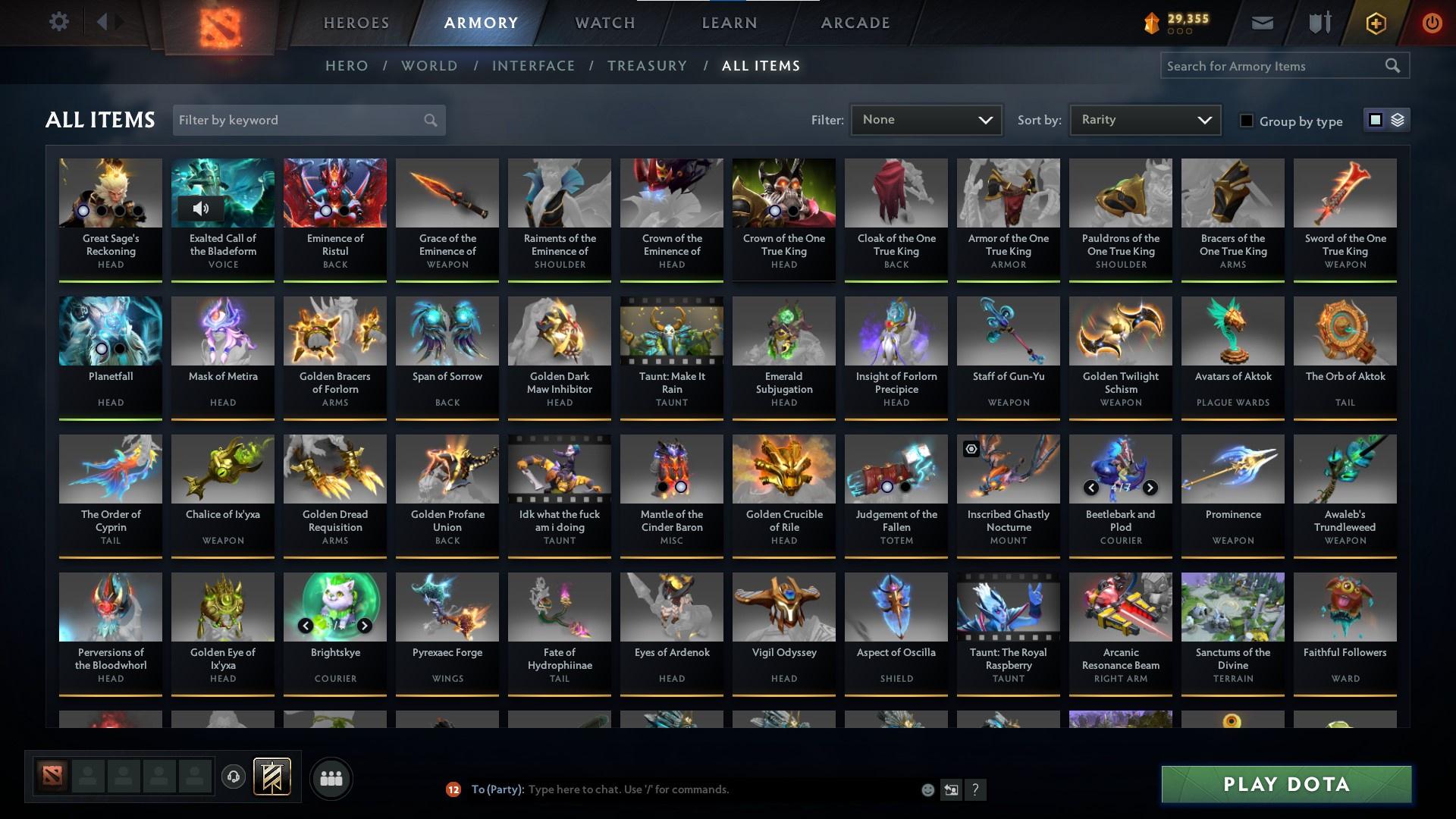1456x819 pixels.
Task: Click the help question mark near chat
Action: (977, 790)
